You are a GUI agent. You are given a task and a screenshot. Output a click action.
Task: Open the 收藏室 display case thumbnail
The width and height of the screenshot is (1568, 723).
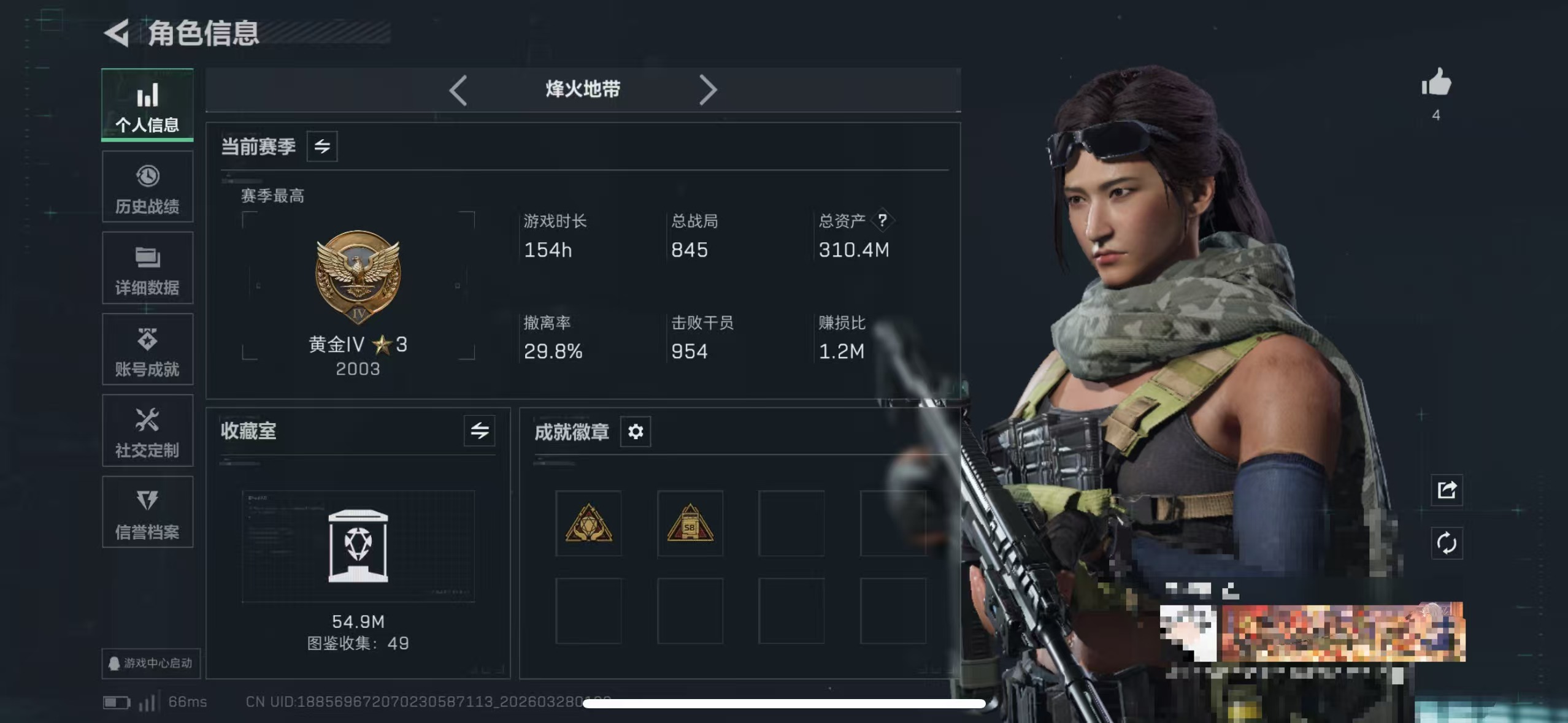tap(358, 546)
